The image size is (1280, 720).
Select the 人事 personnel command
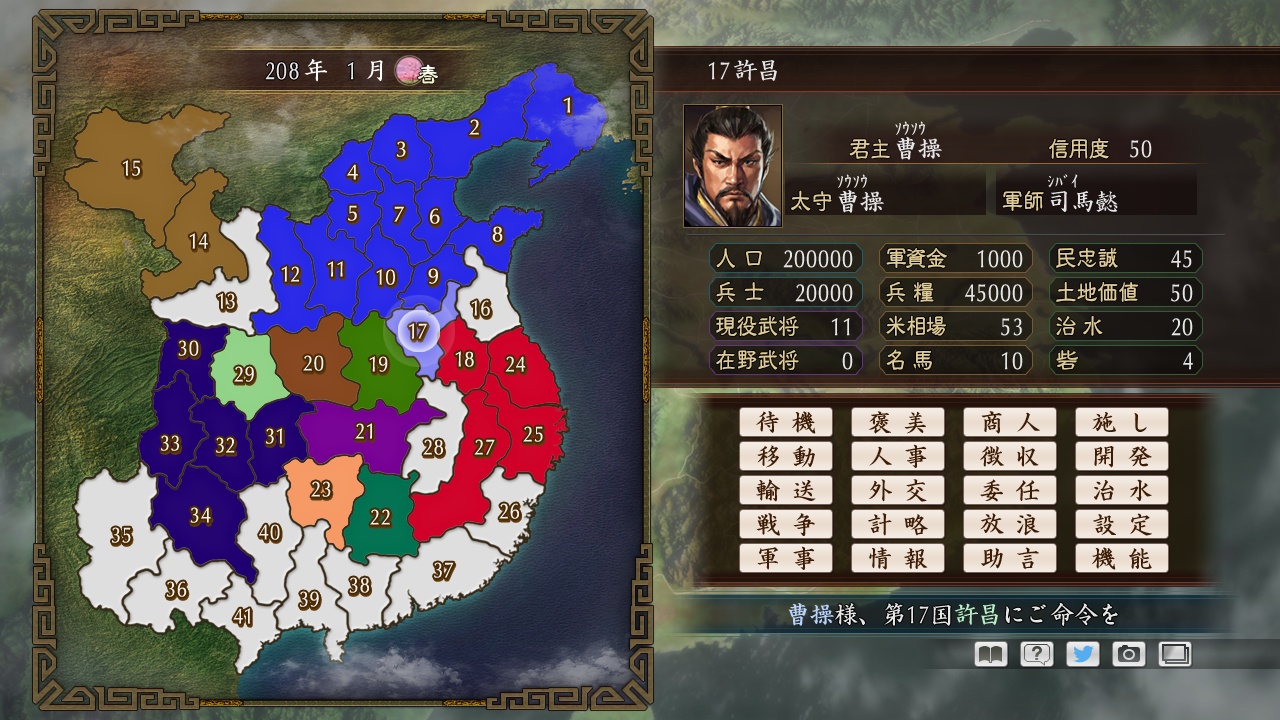point(898,456)
